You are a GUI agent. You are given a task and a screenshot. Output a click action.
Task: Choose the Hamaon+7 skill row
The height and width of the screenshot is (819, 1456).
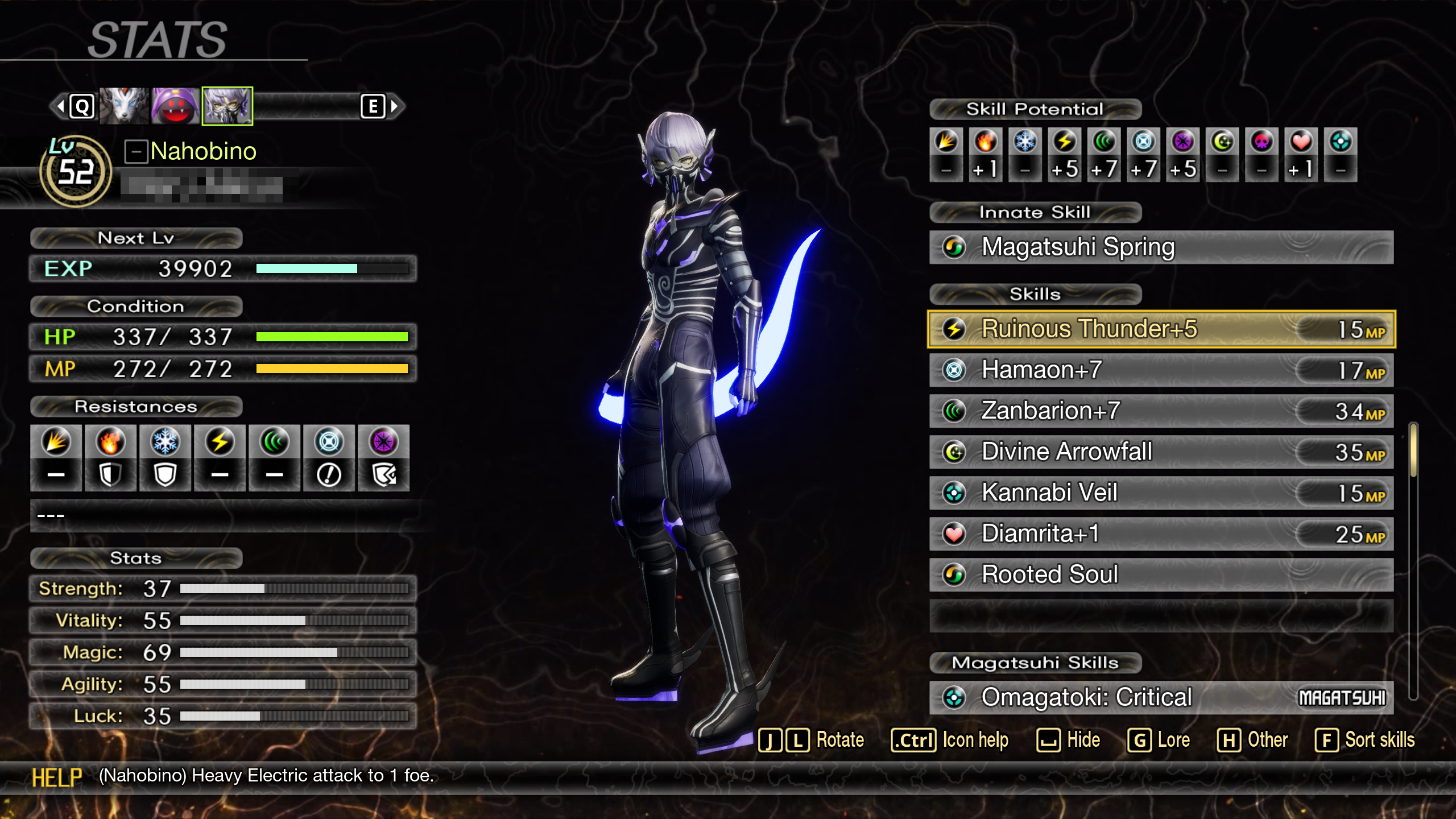[x=1160, y=370]
